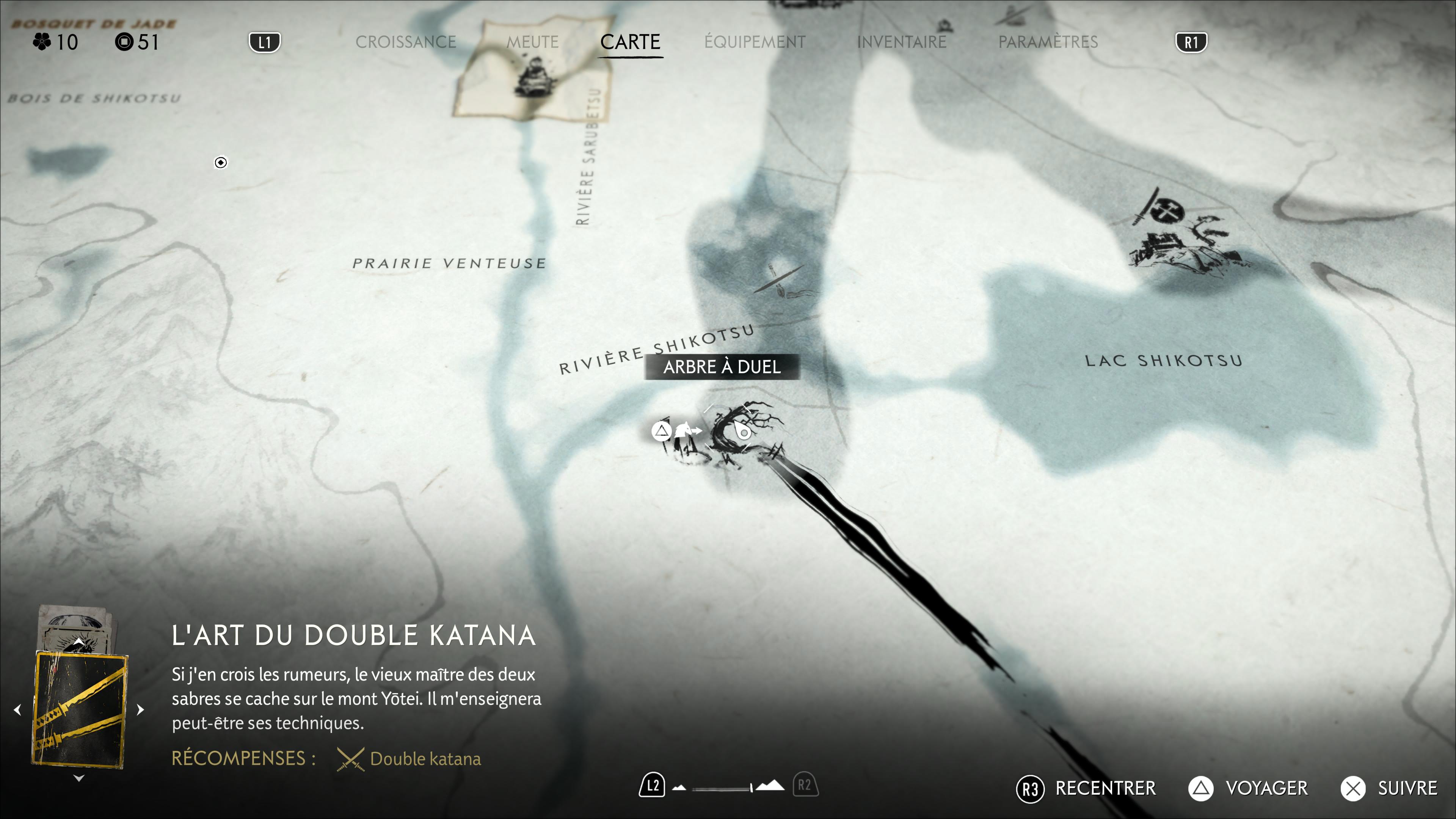Choose the small circular marker near Bois de Shikotsu

[x=221, y=163]
